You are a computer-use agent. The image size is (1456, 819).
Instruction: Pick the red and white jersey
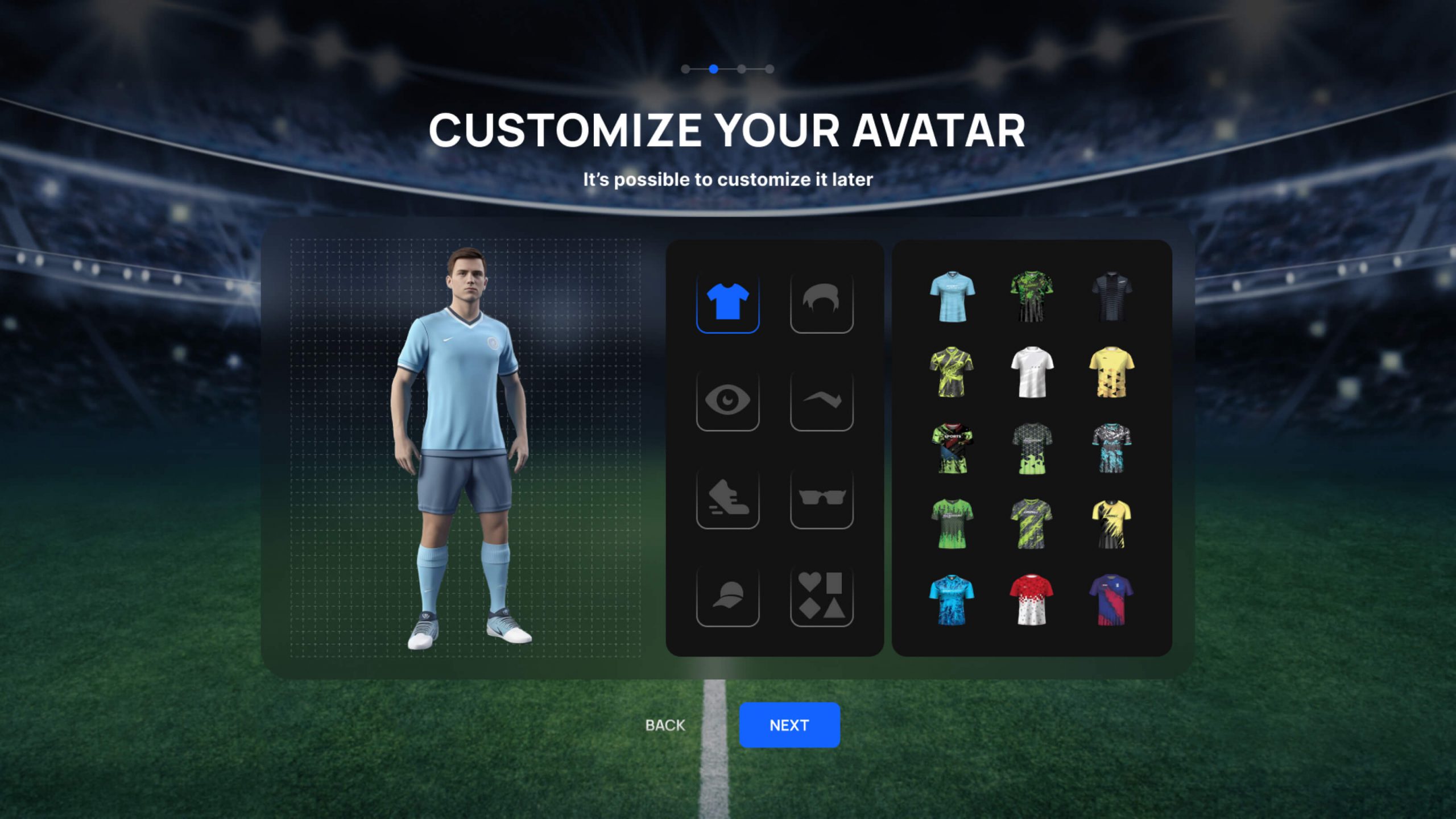1032,600
